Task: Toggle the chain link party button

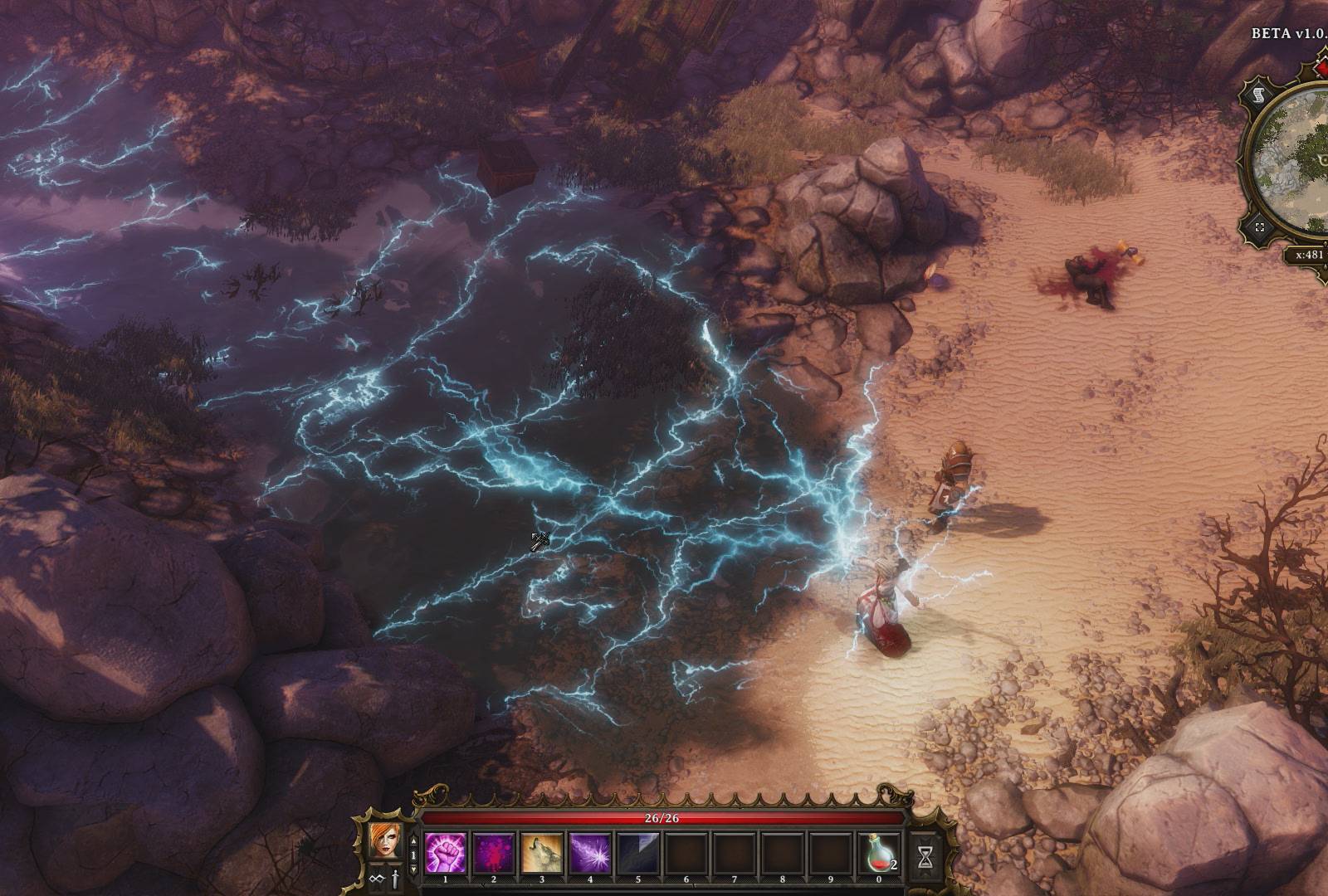Action: [378, 878]
